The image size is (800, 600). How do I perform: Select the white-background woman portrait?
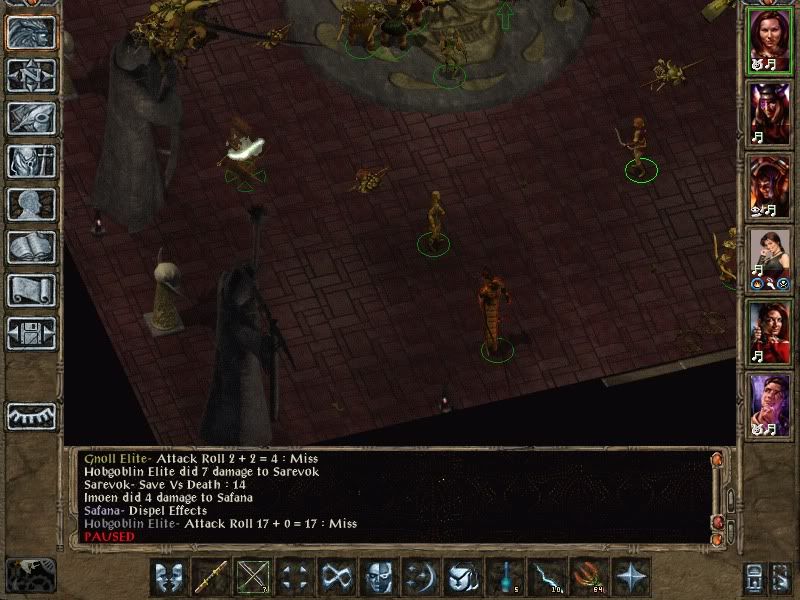tap(770, 255)
